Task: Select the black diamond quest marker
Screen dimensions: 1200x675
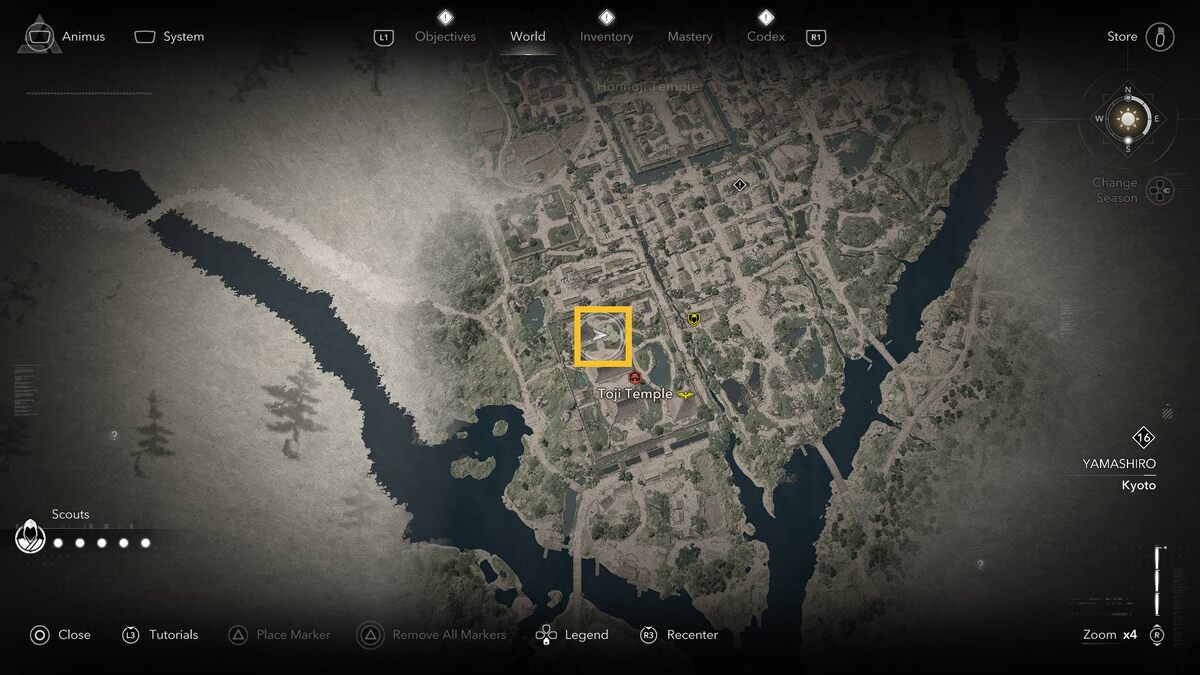Action: 739,185
